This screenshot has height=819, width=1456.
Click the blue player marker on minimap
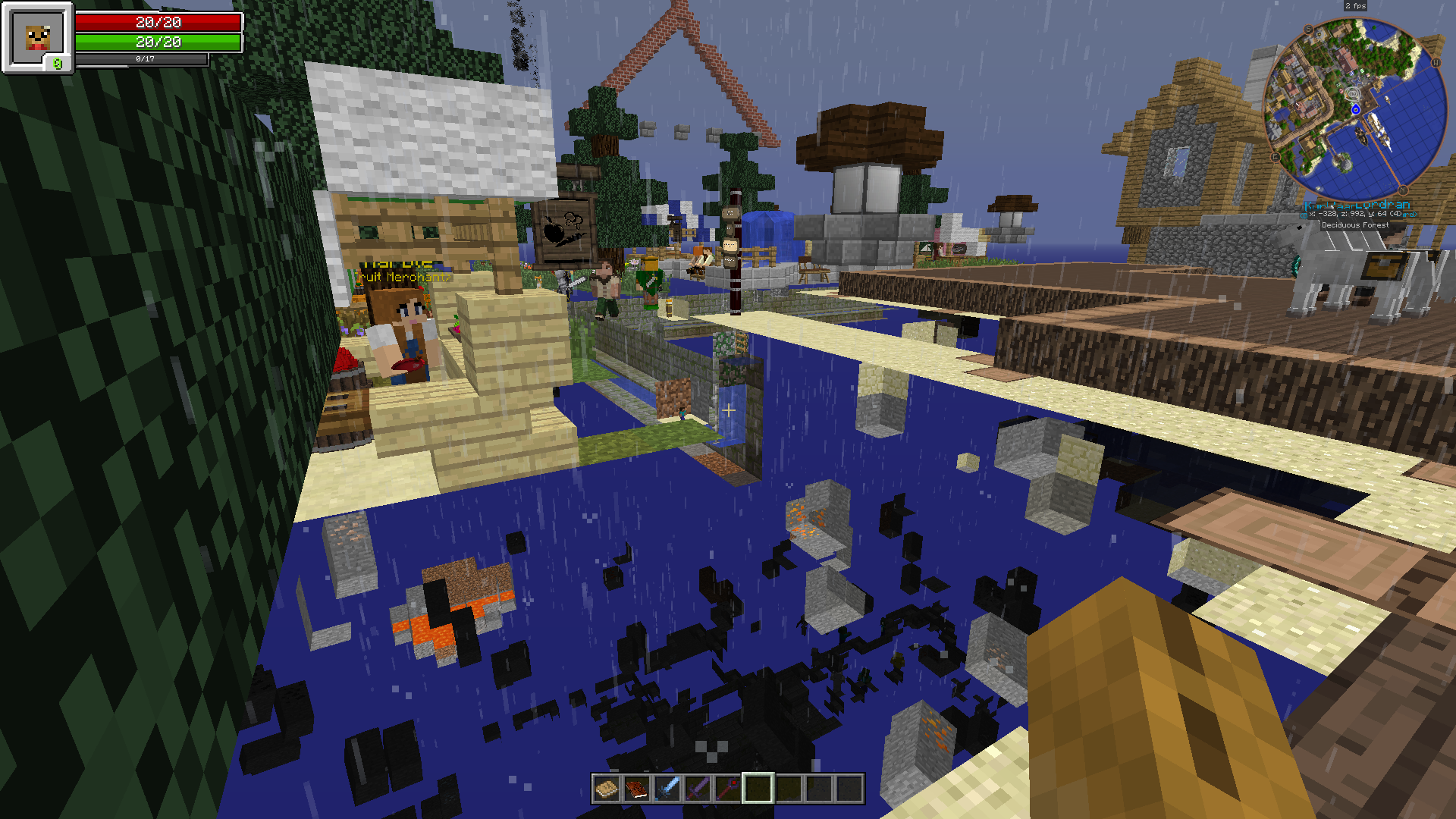point(1356,110)
